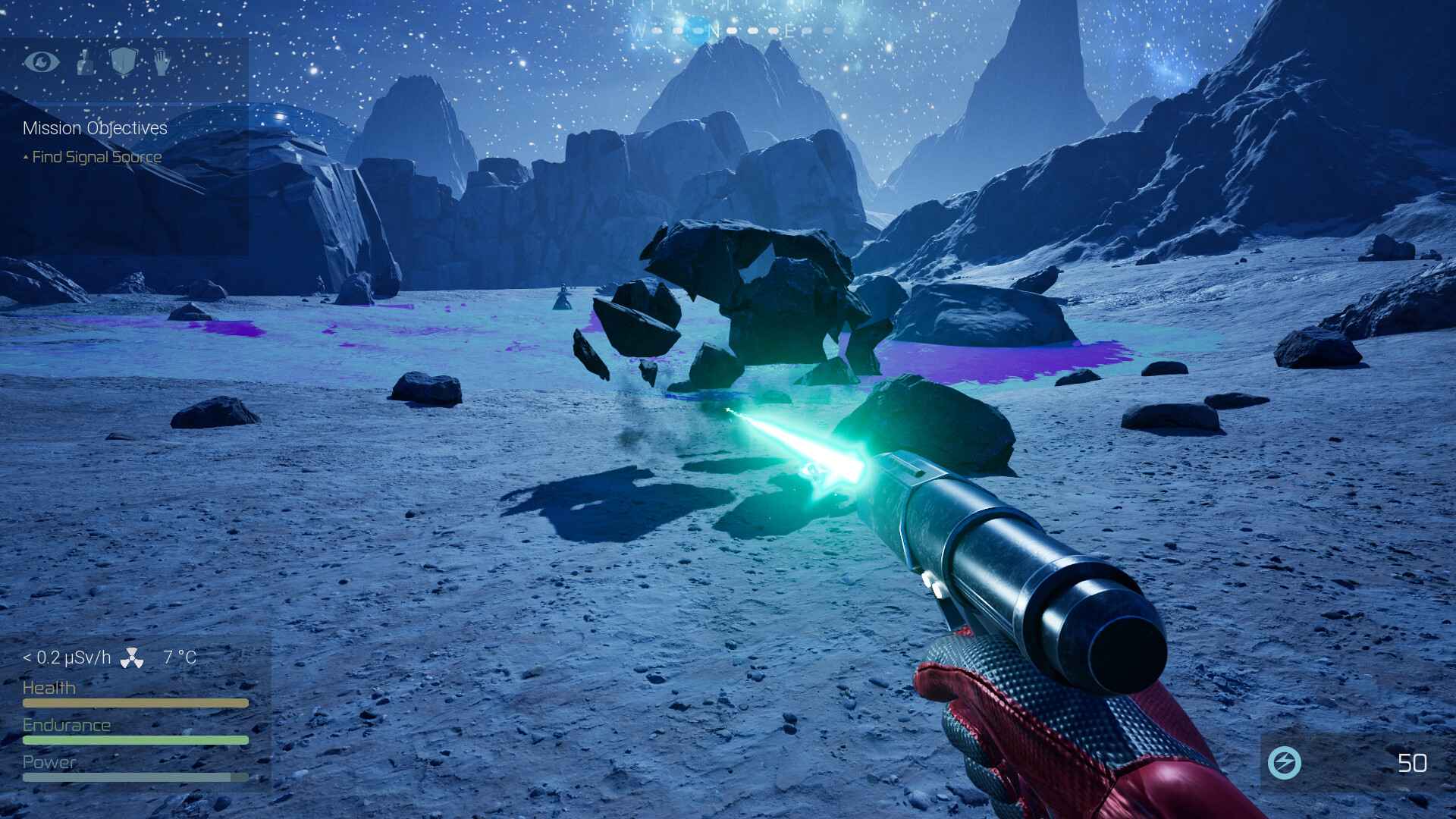
Task: Select the N marker on the compass
Action: click(714, 31)
